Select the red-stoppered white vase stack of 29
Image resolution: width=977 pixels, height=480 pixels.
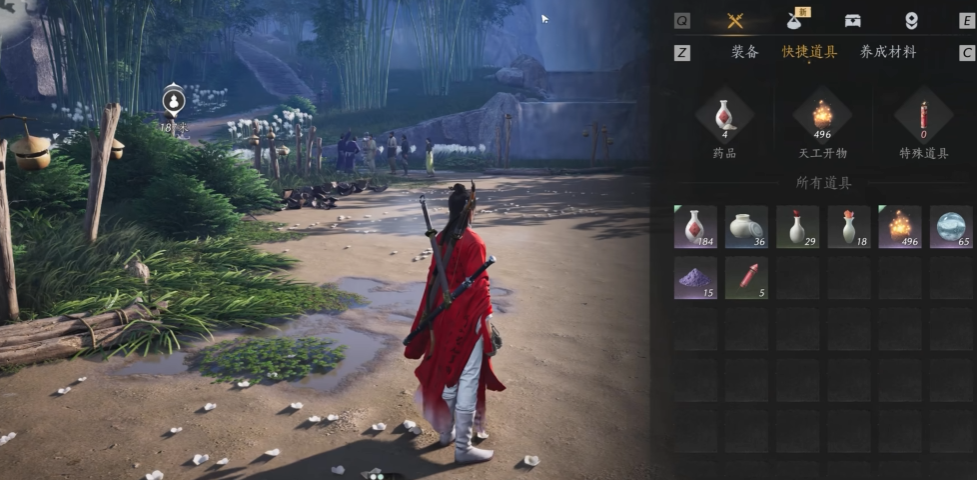click(797, 227)
